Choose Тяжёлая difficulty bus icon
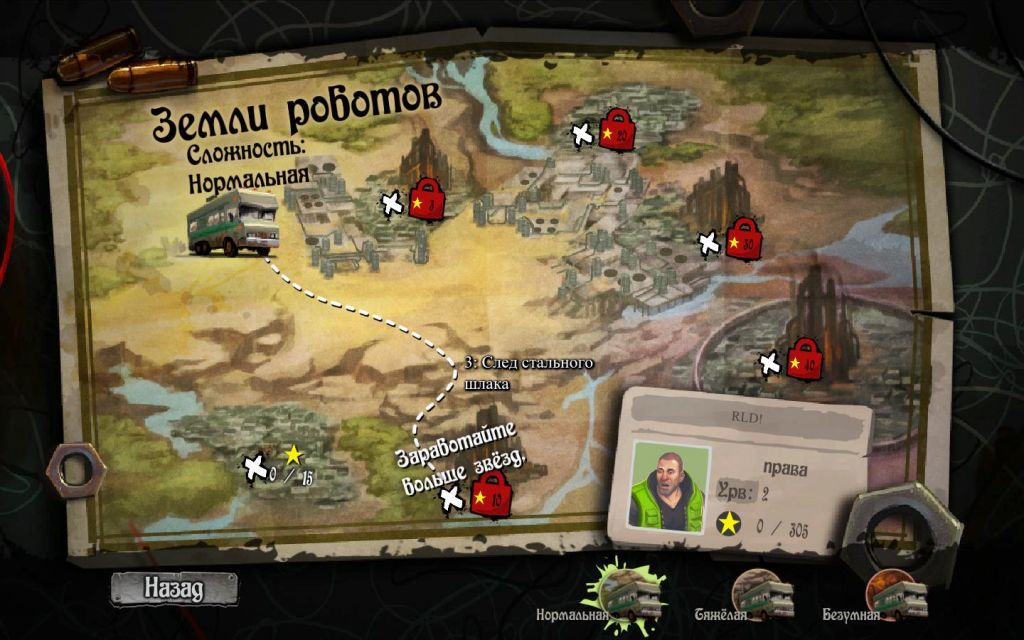The height and width of the screenshot is (640, 1024). tap(762, 592)
